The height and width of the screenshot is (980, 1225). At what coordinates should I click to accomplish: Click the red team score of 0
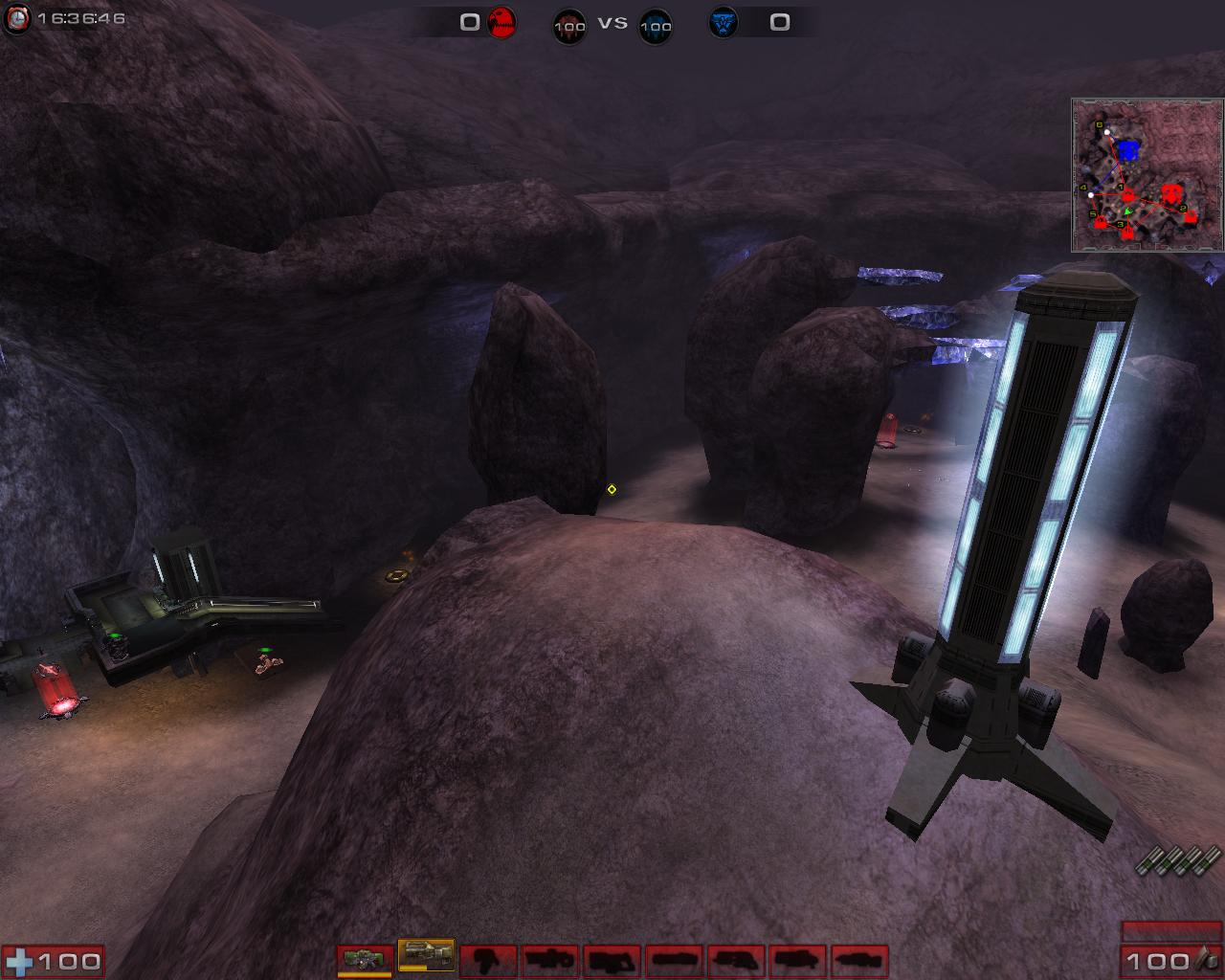[468, 20]
